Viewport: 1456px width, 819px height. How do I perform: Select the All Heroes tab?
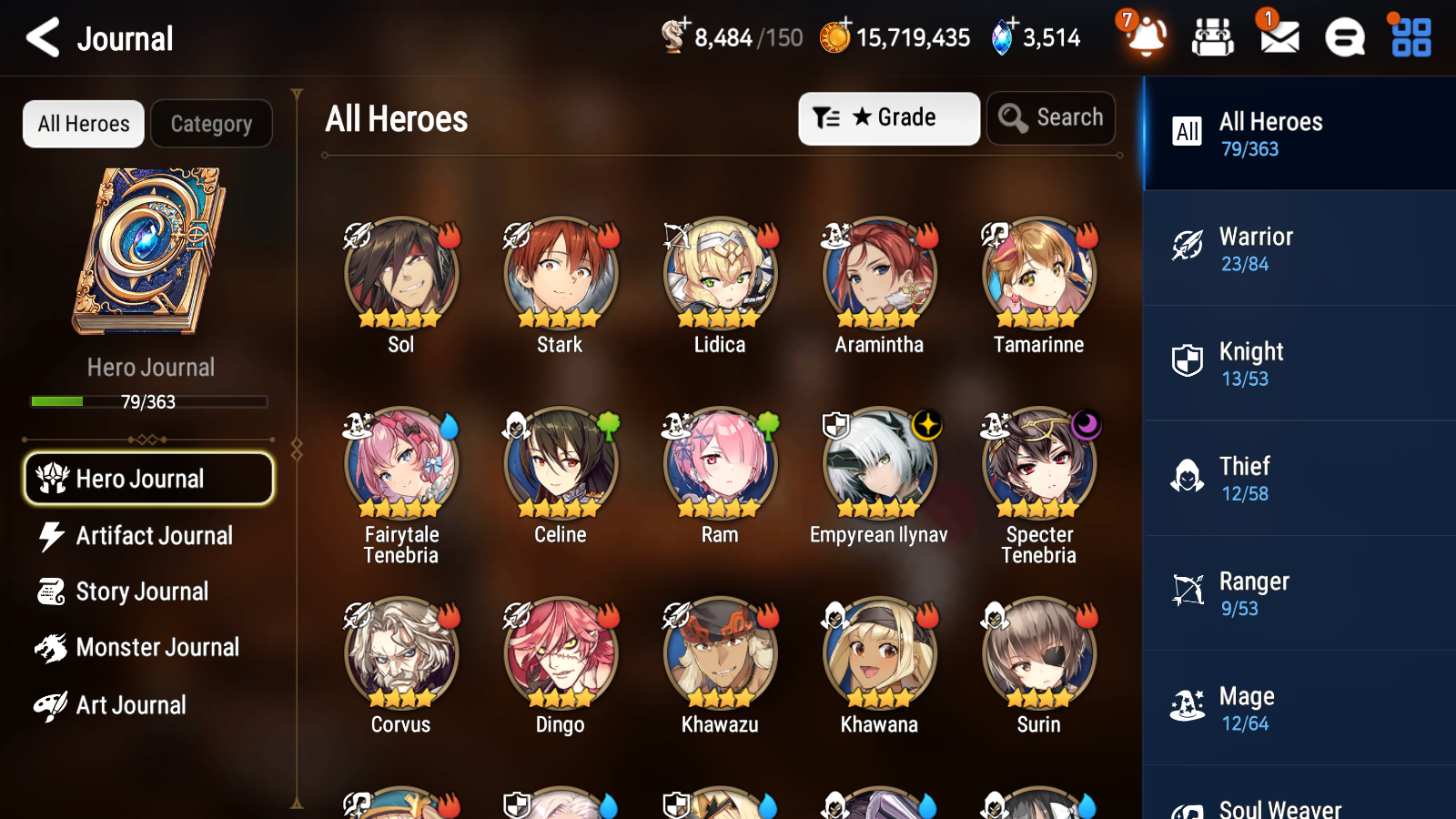[x=83, y=124]
